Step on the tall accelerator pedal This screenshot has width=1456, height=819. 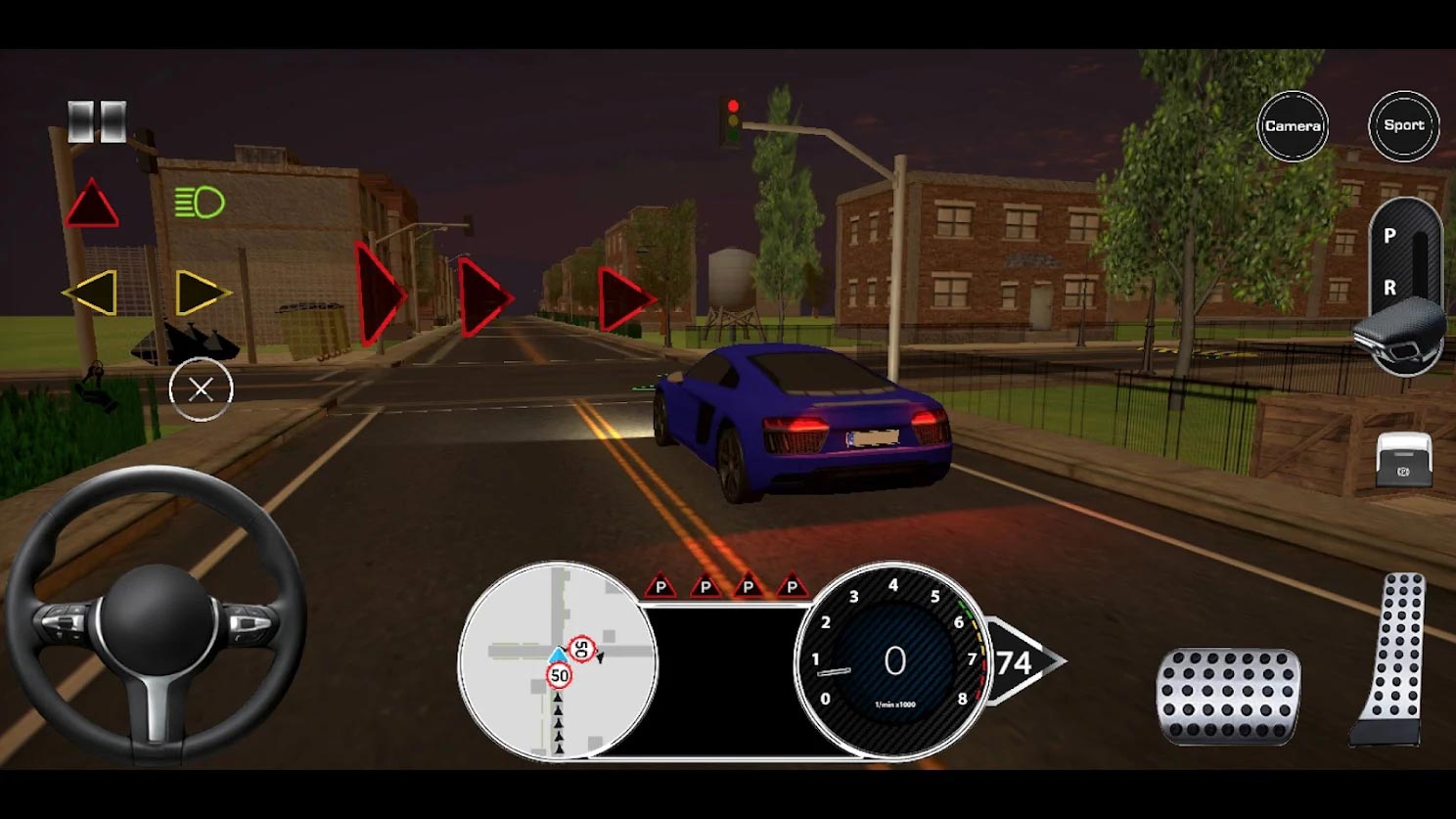pos(1391,660)
